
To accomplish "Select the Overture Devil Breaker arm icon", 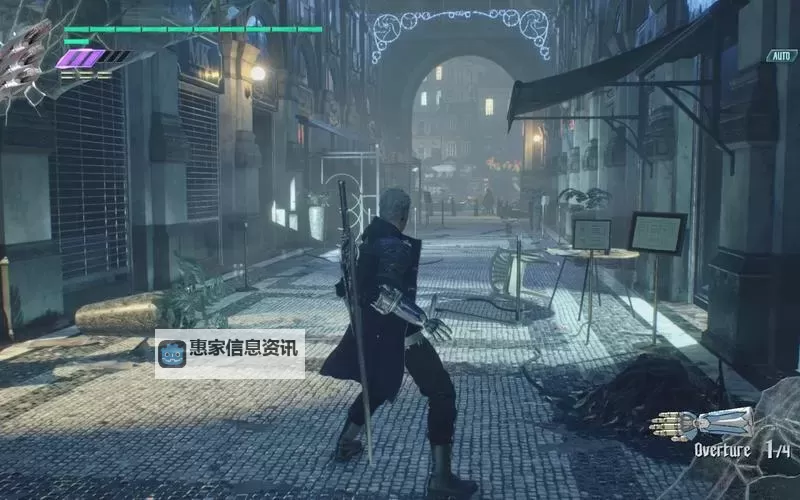I will point(700,424).
